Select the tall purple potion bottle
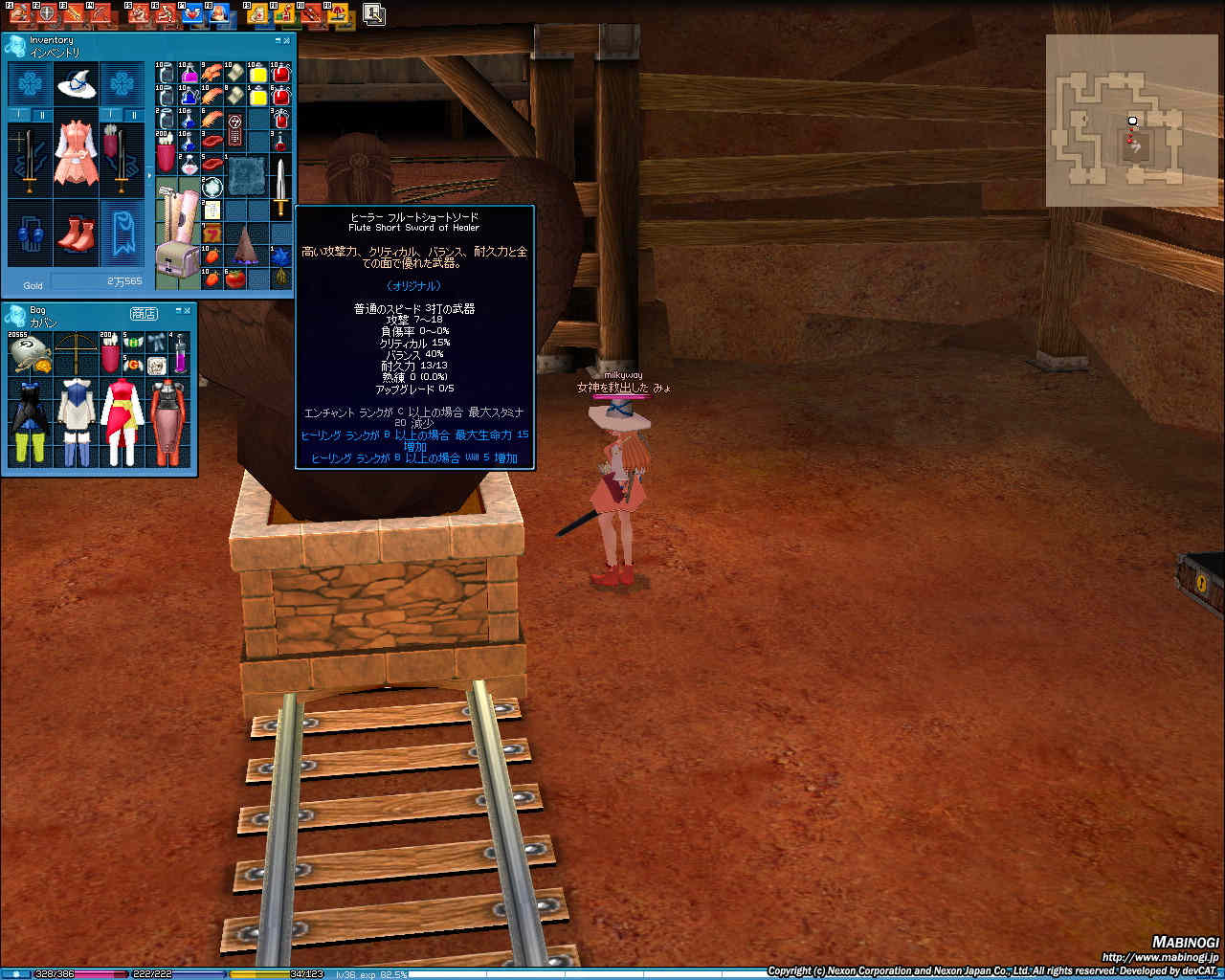This screenshot has width=1225, height=980. 179,353
